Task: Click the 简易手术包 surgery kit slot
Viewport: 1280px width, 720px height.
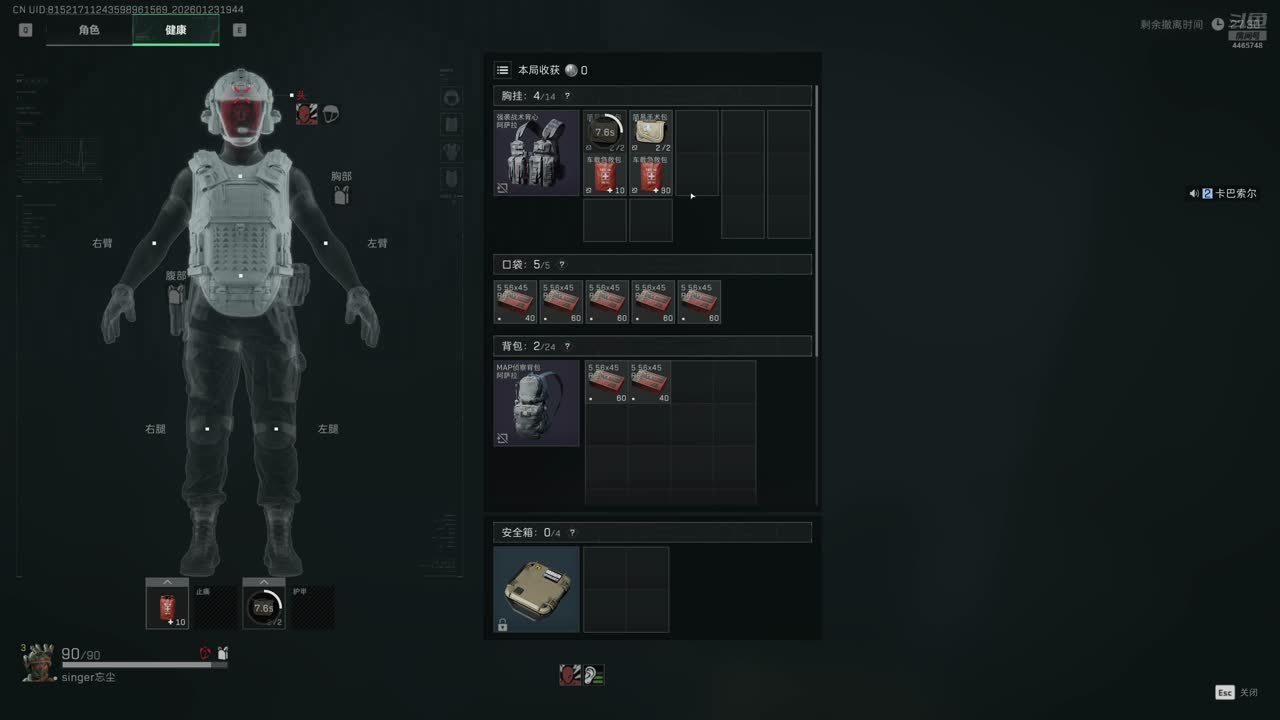Action: [651, 132]
